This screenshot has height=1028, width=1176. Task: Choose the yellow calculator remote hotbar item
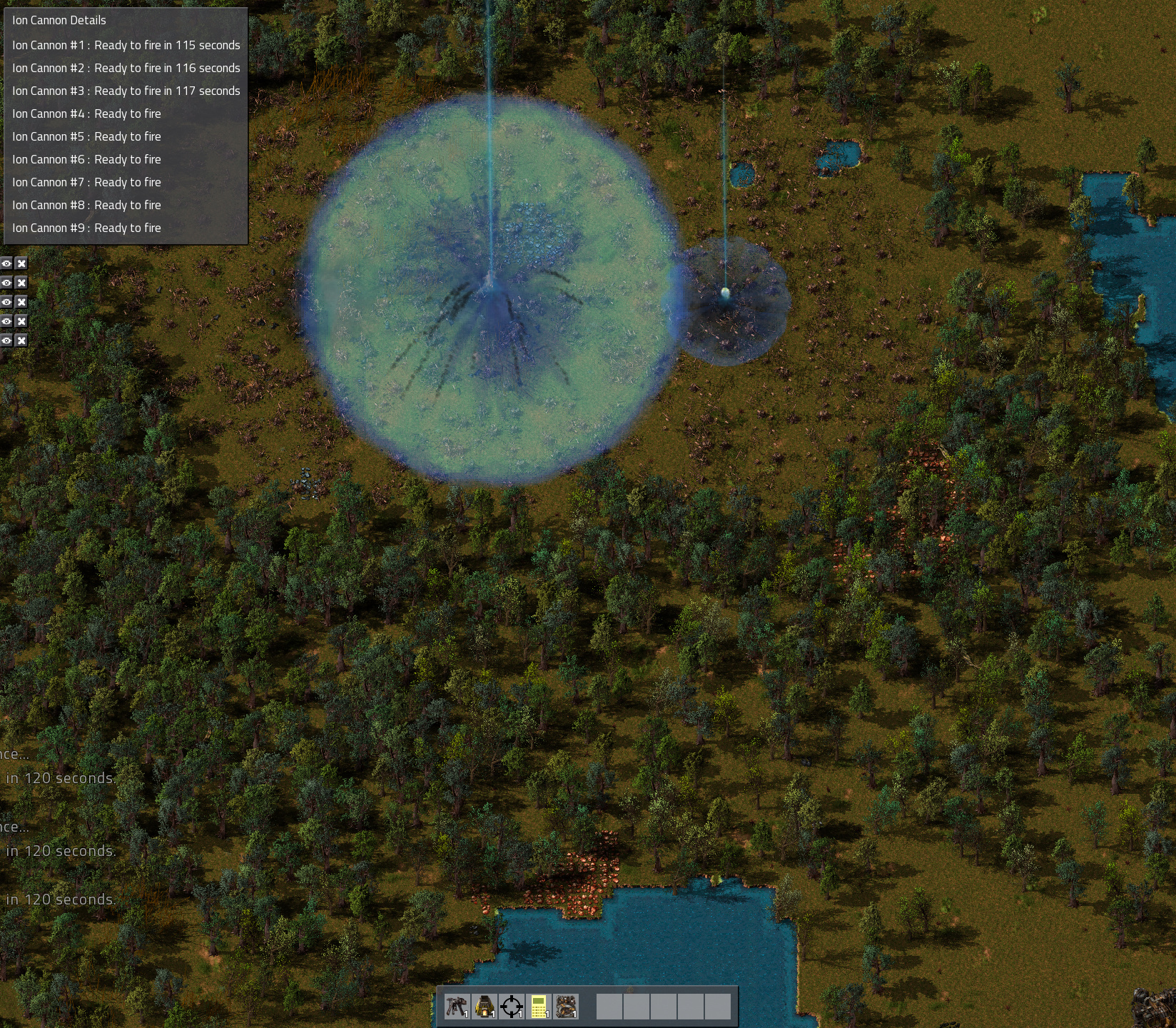(x=539, y=1007)
